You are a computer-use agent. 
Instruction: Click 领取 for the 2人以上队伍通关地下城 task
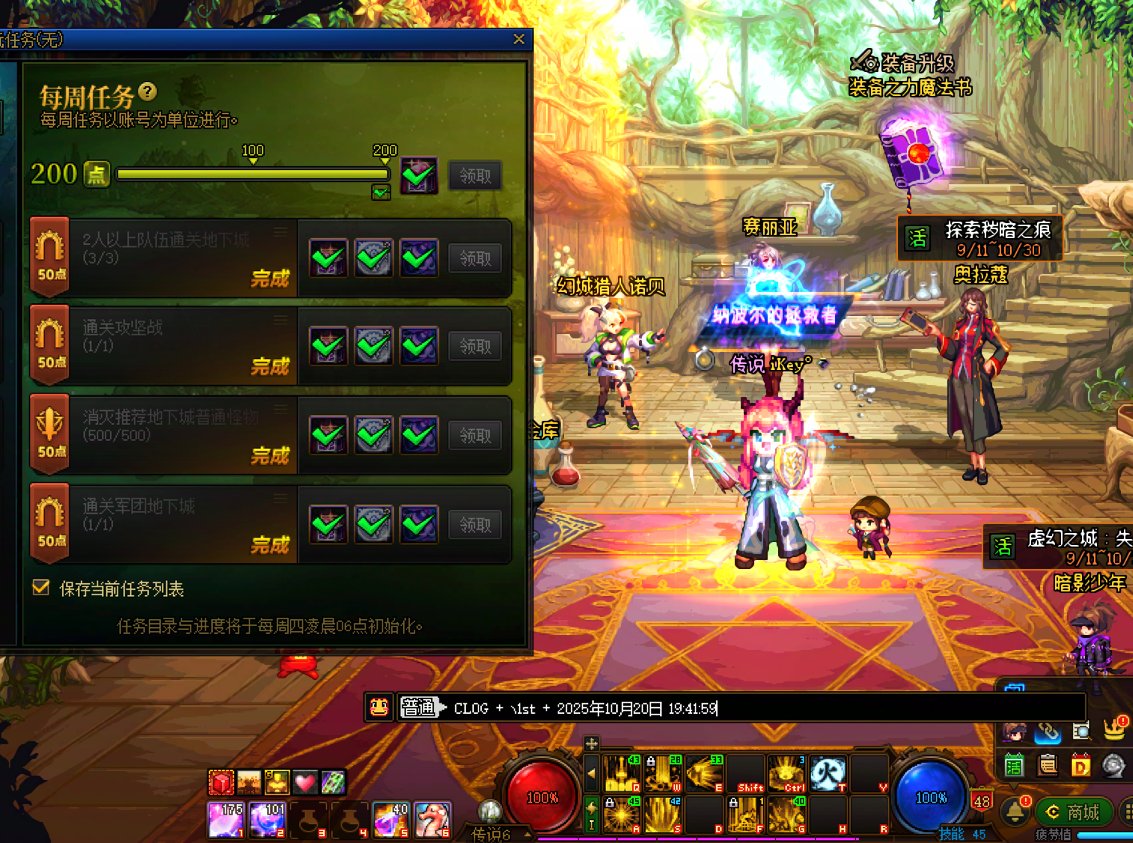tap(475, 258)
